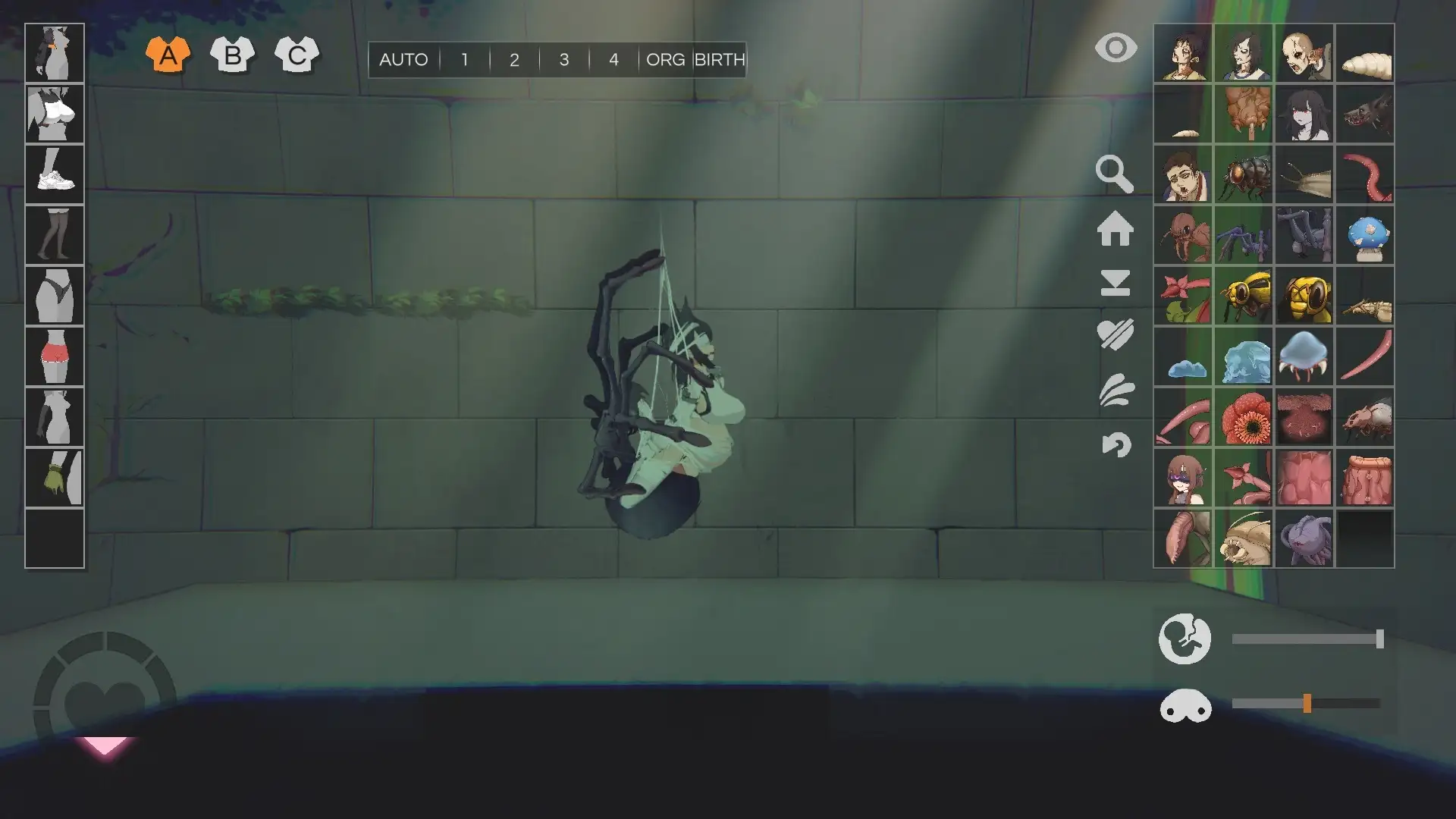Screen dimensions: 1456x819
Task: Select the ORG stage
Action: point(665,60)
